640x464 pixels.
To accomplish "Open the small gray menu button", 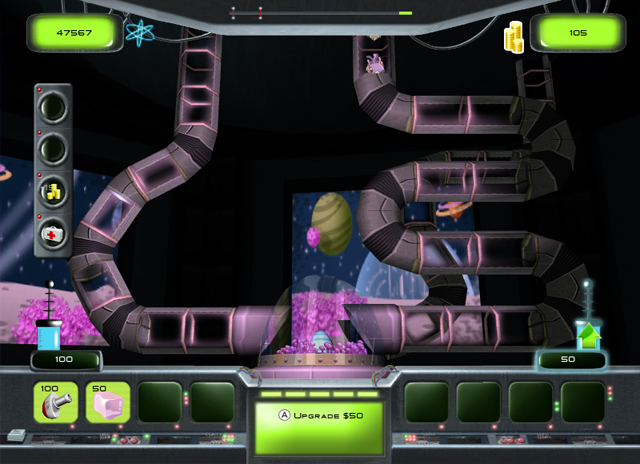I will [x=16, y=435].
